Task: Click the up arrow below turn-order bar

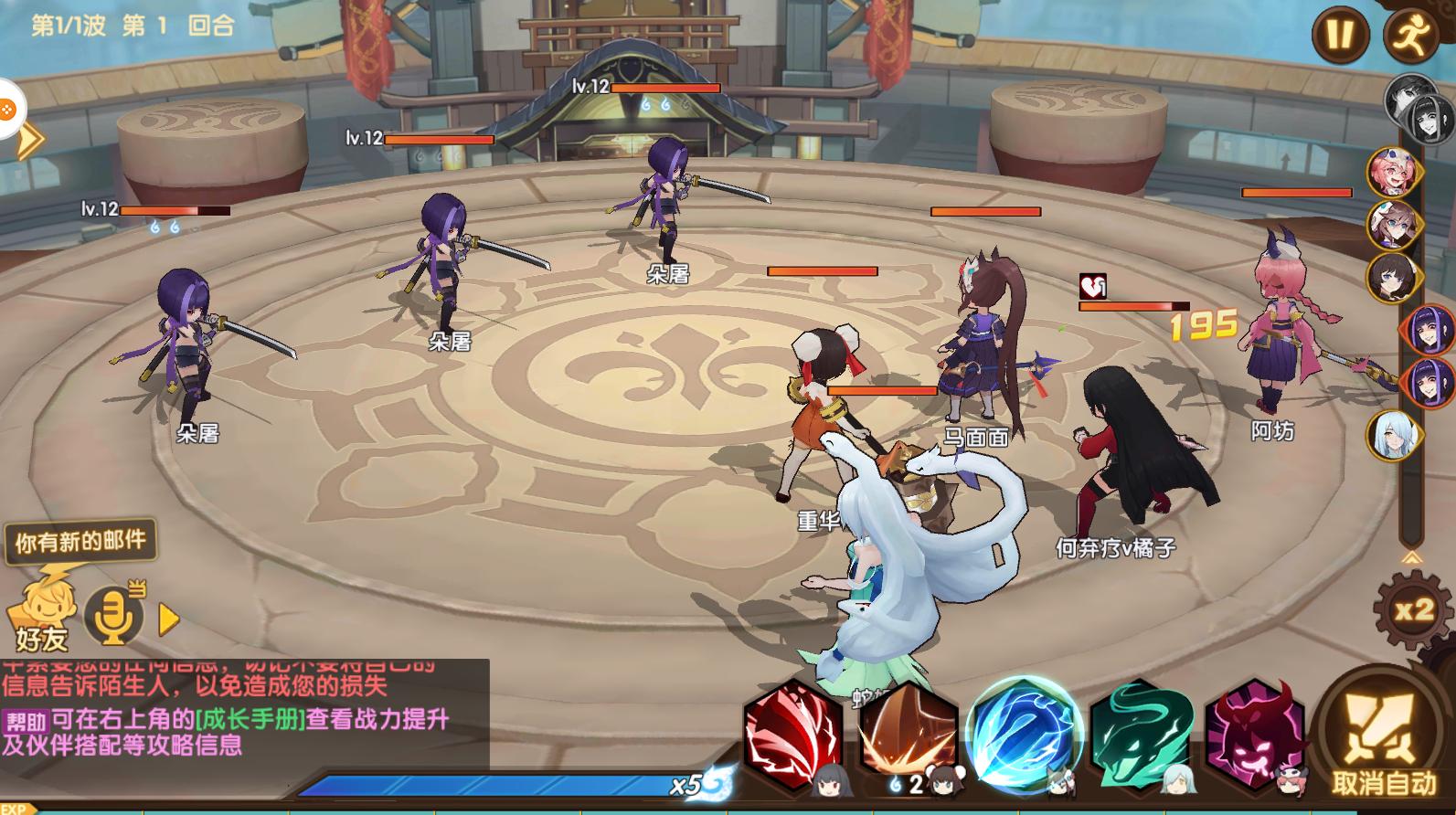Action: (1411, 557)
